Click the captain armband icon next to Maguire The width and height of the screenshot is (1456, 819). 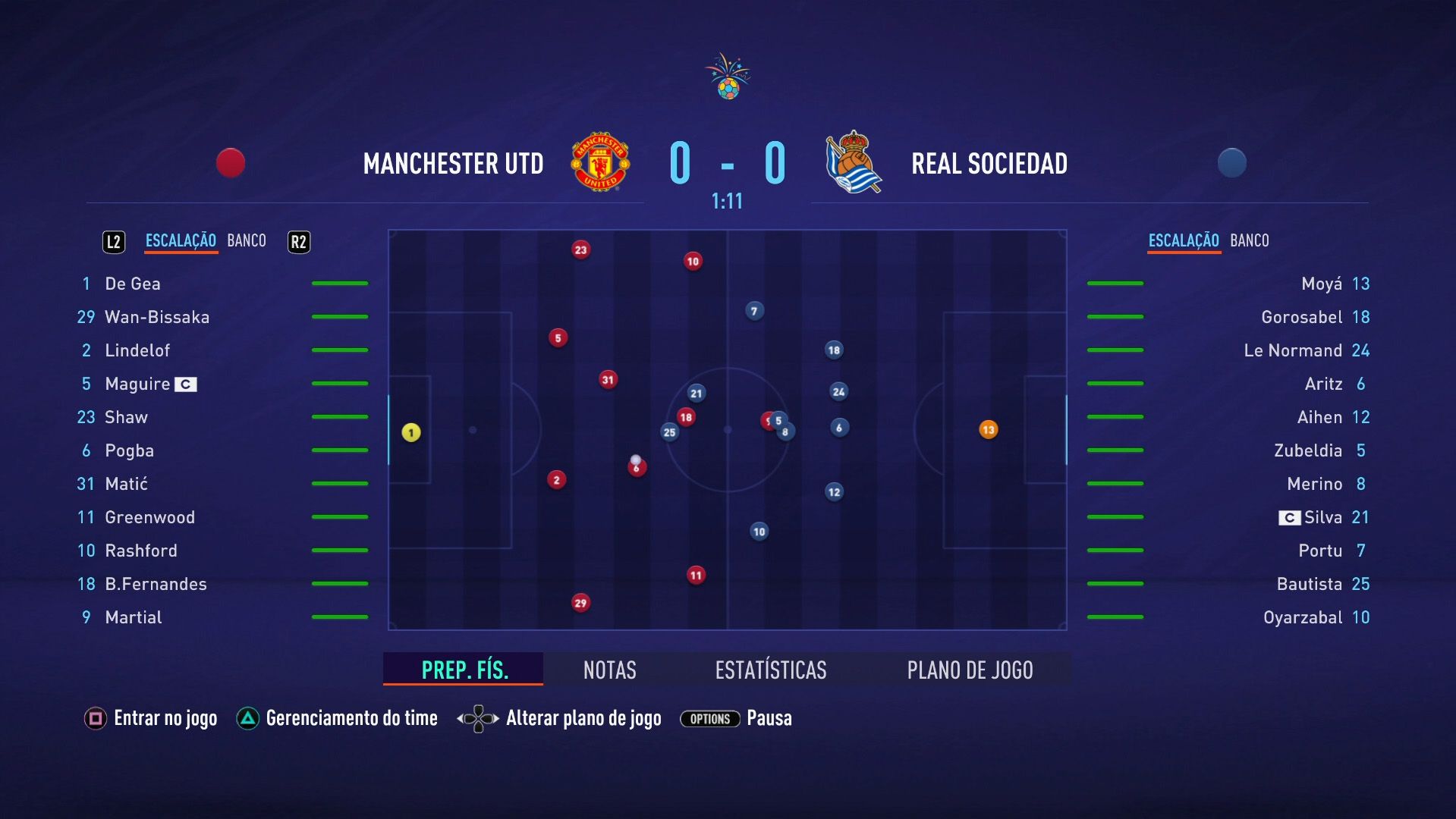pos(184,384)
